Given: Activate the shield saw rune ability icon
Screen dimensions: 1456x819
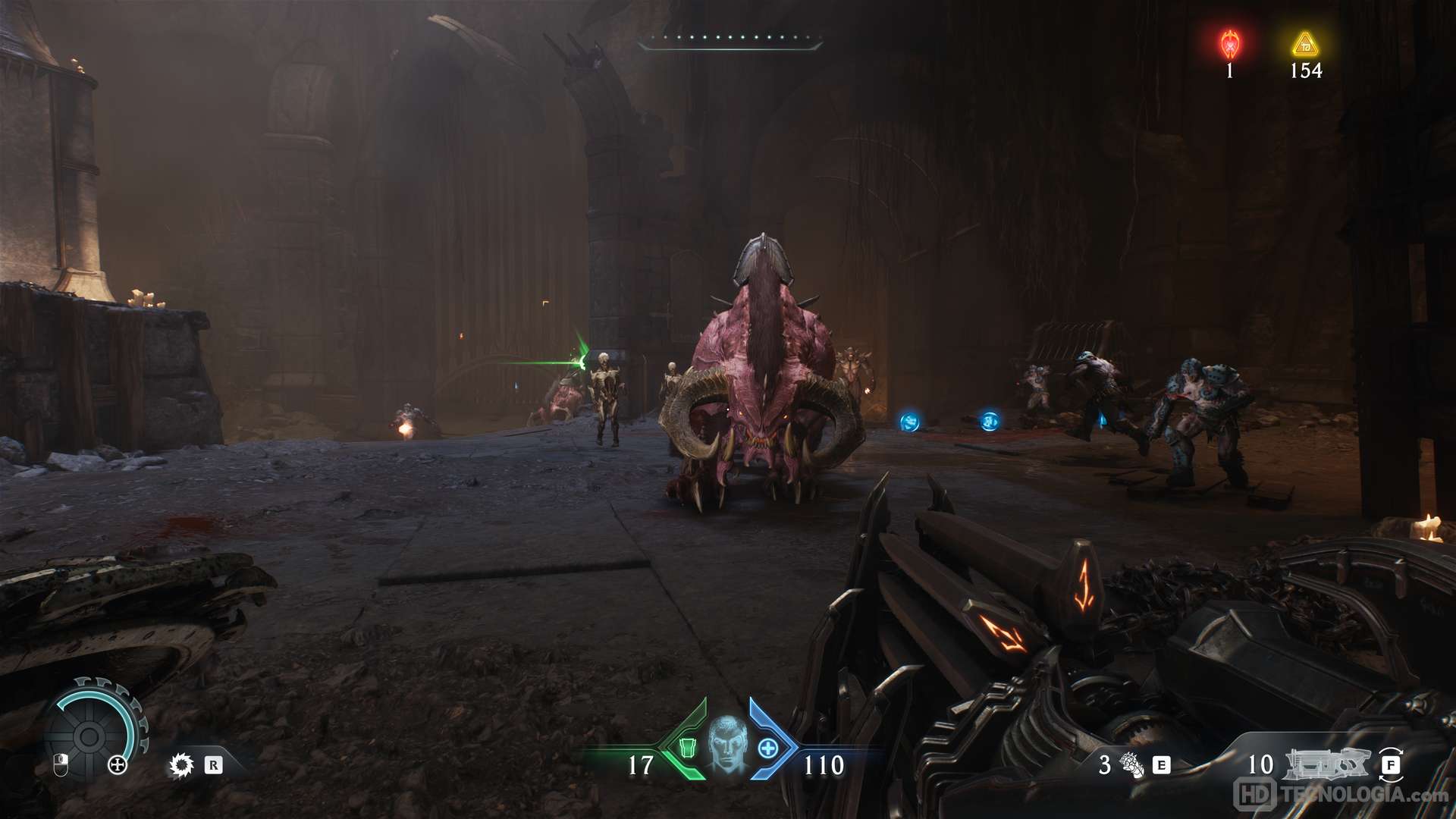Looking at the screenshot, I should 182,765.
